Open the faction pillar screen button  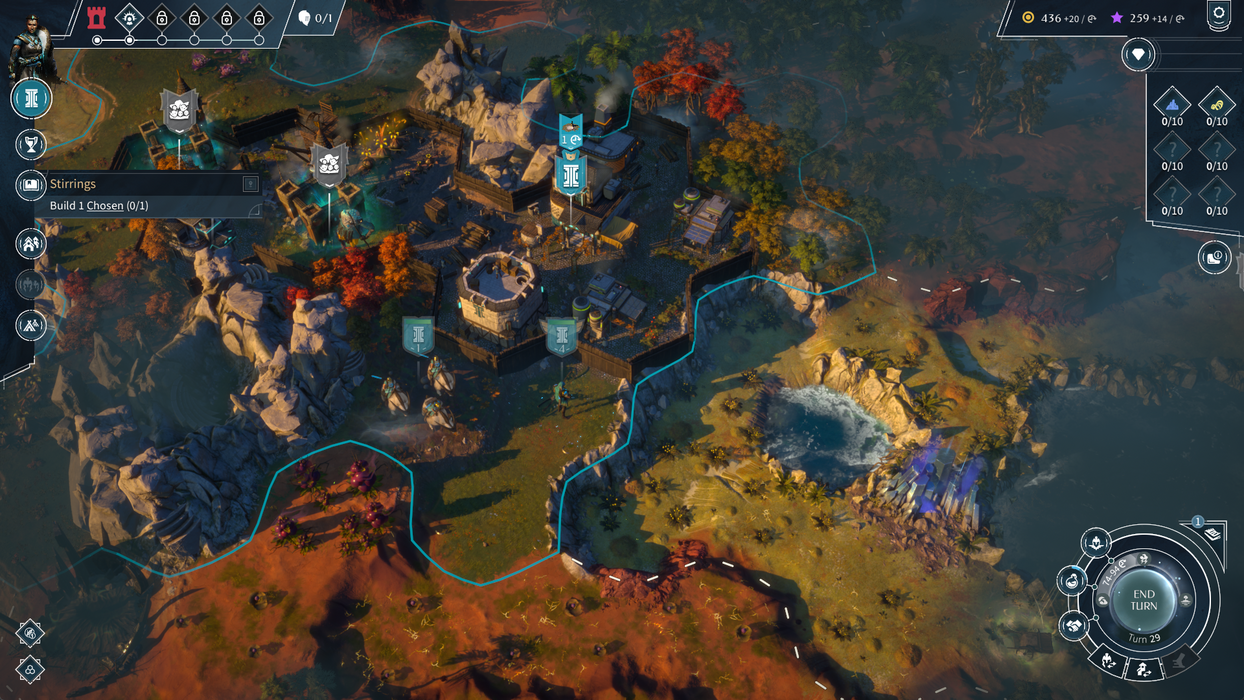31,98
